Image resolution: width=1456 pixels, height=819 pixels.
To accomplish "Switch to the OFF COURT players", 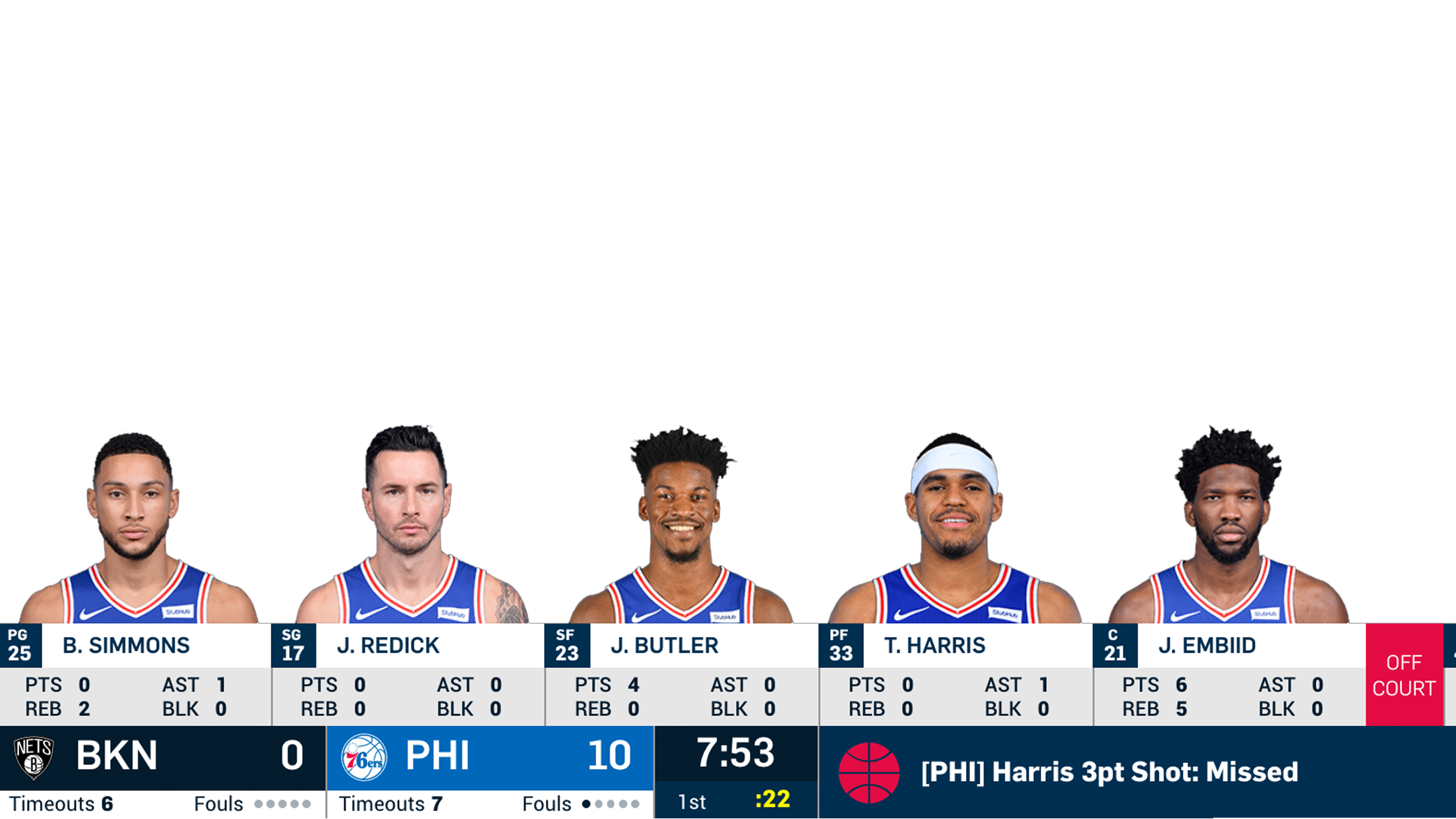I will 1404,675.
